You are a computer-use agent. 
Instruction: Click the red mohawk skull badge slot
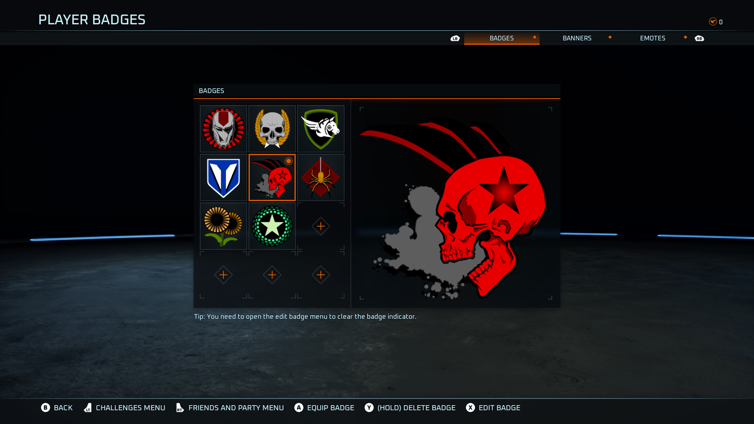[272, 178]
